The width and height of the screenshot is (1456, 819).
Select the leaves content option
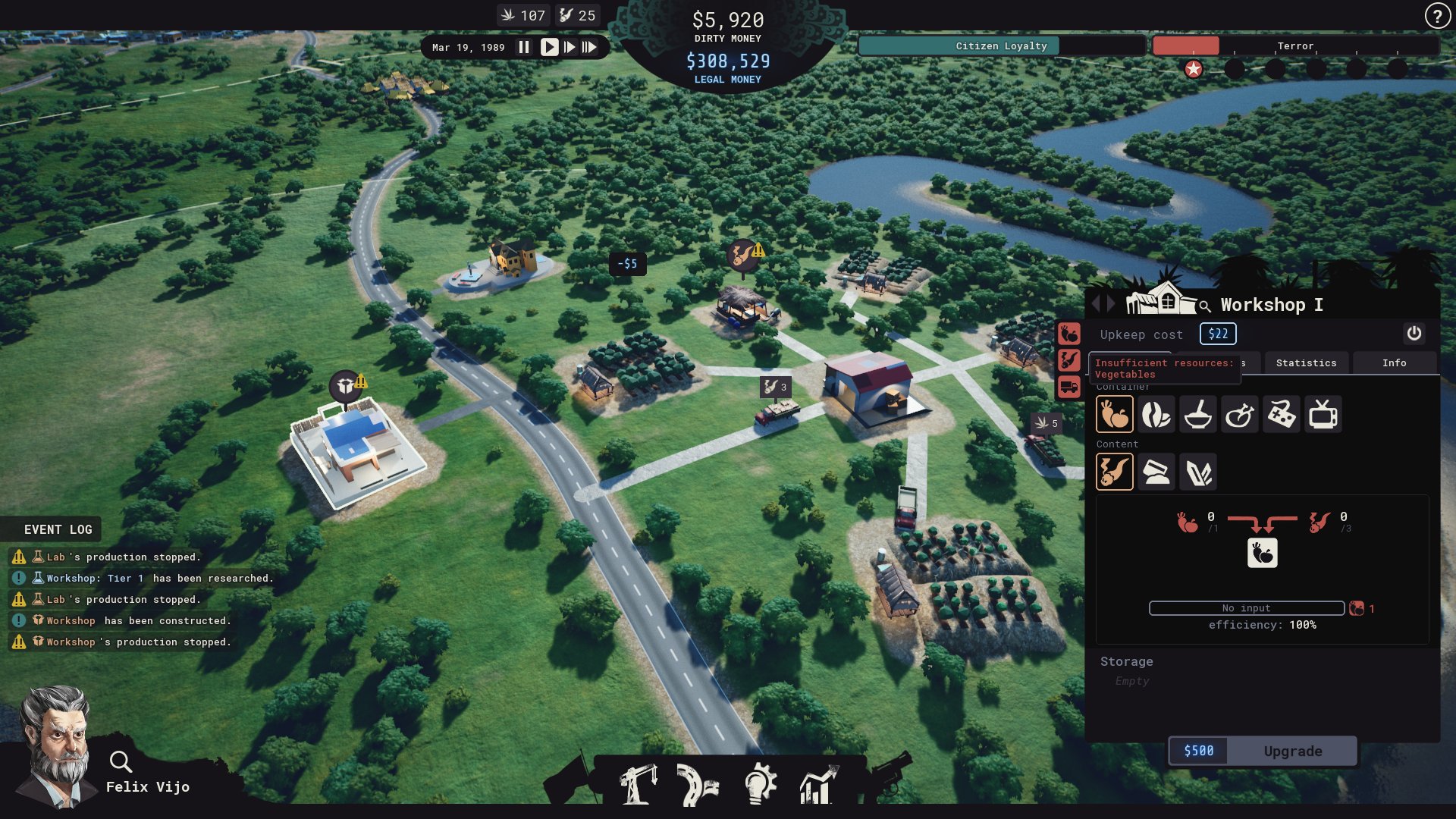1199,472
